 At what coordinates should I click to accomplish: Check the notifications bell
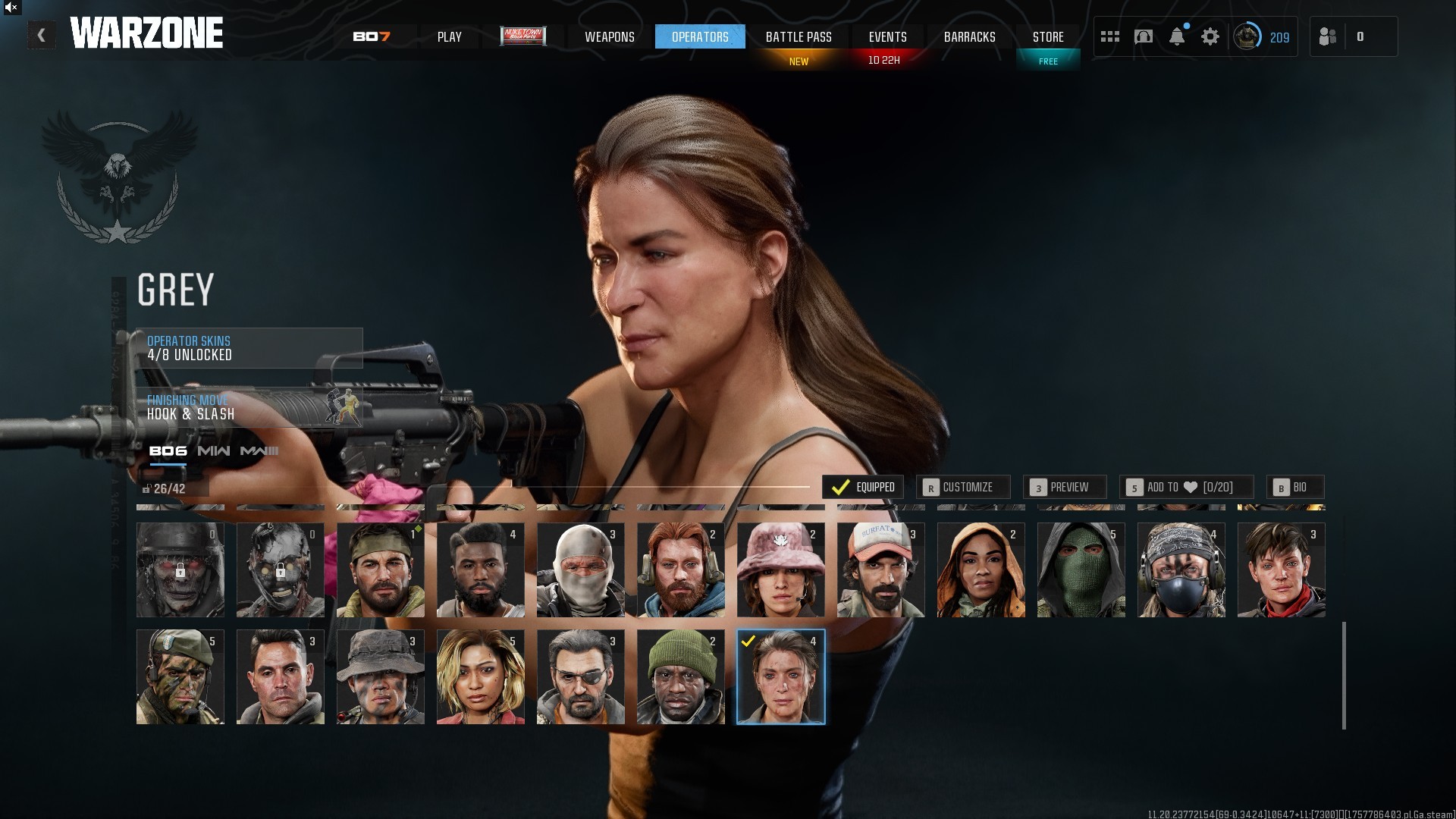[x=1177, y=36]
